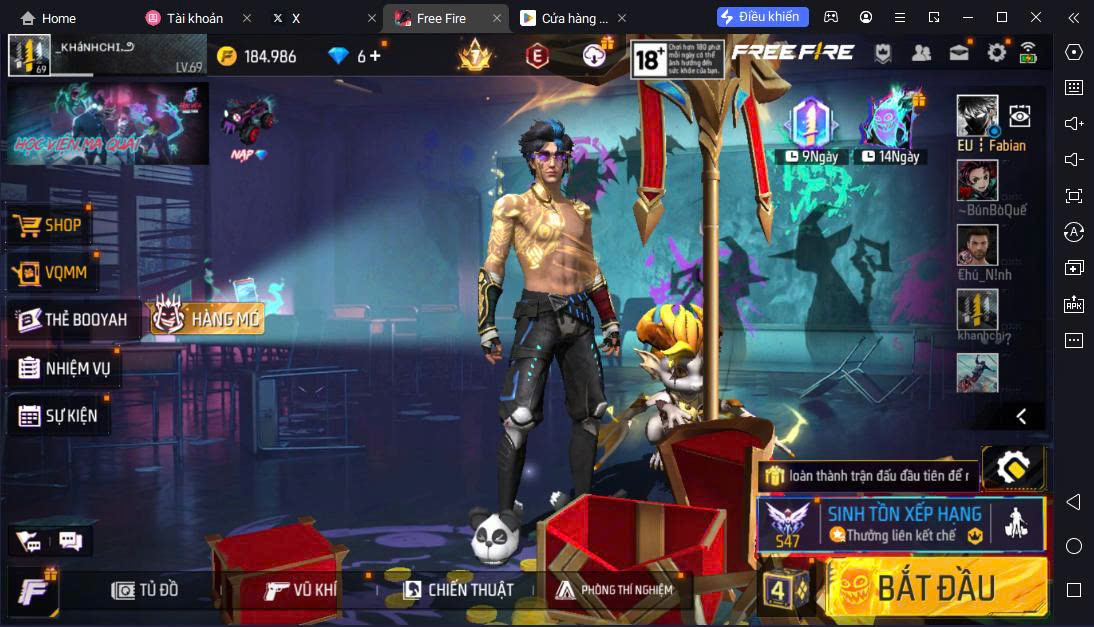Change mode via Sinh Tồn Xếp Hạng
1094x627 pixels.
(900, 523)
